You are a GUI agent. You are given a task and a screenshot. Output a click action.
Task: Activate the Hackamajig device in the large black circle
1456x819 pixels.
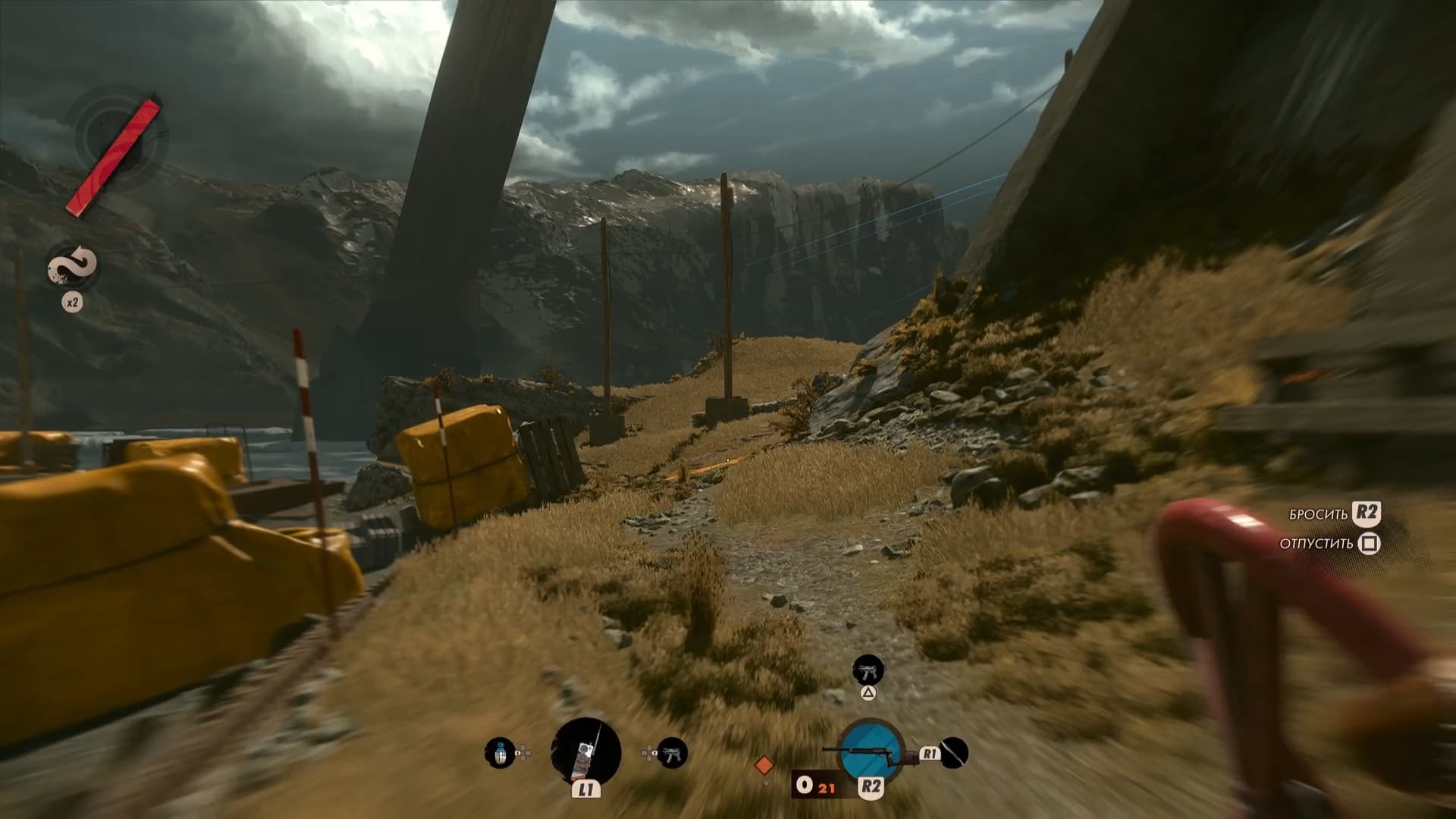click(585, 752)
